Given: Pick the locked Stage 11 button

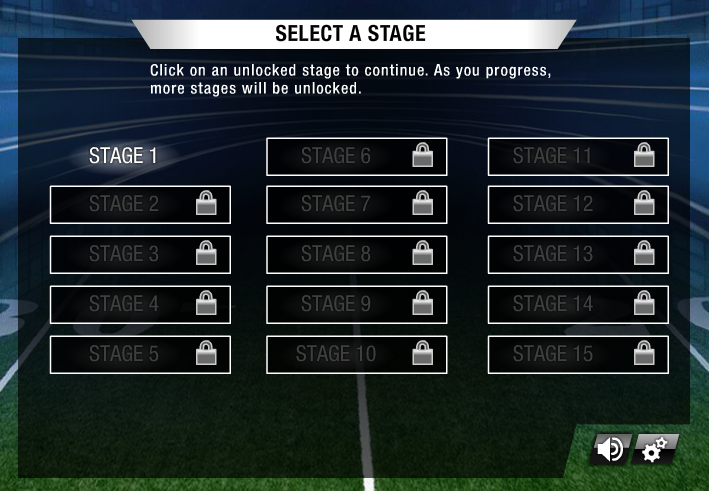Looking at the screenshot, I should [578, 156].
